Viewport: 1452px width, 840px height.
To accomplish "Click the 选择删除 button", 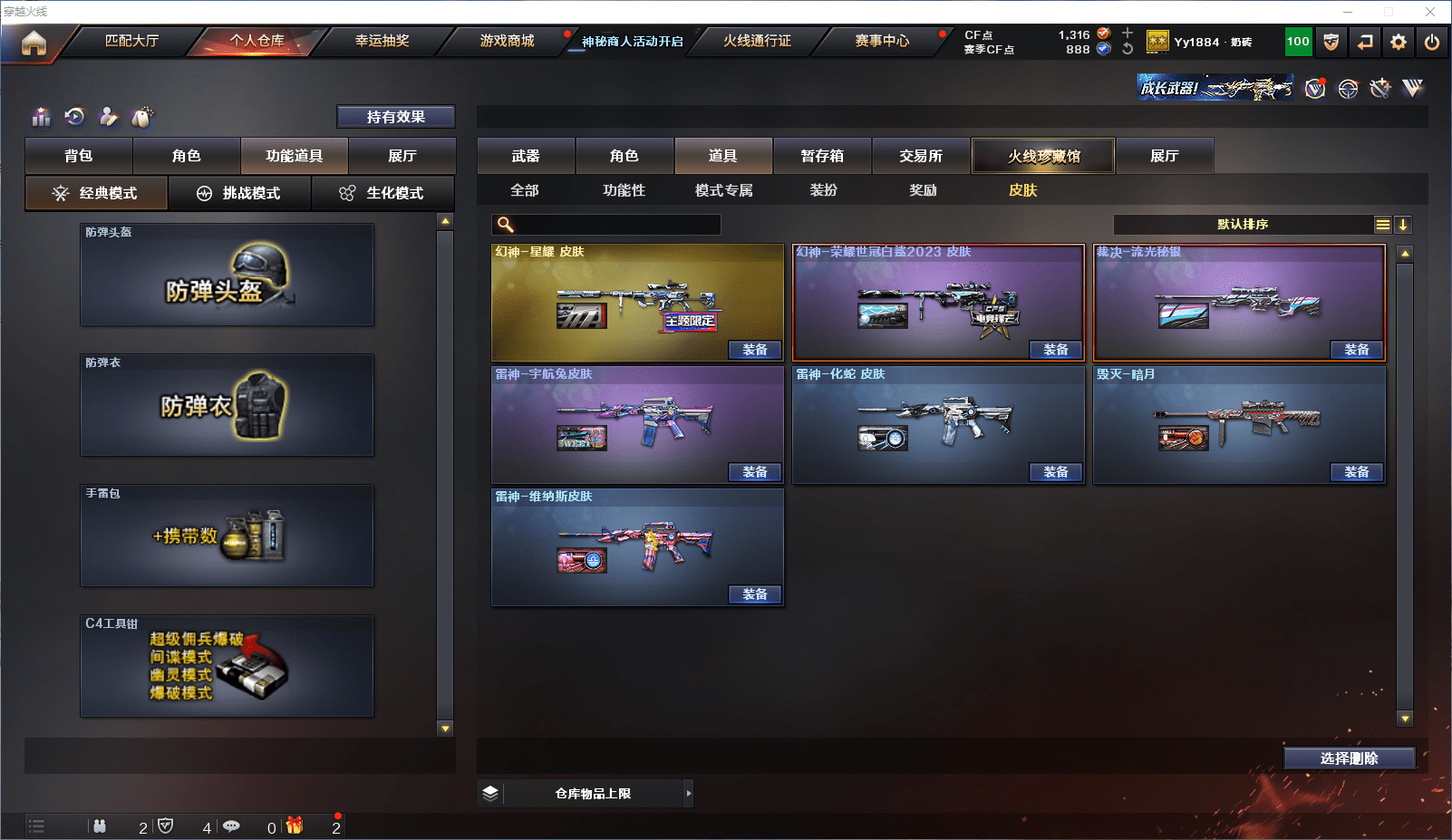I will click(x=1349, y=758).
